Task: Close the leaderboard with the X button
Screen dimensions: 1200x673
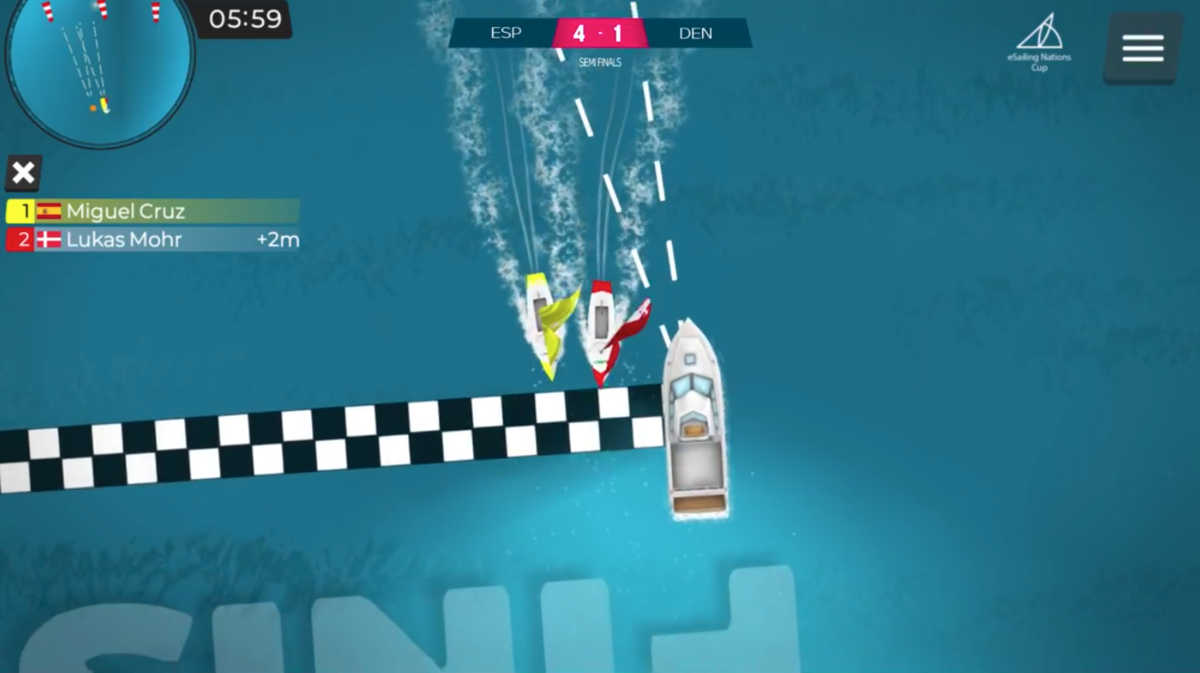Action: click(23, 173)
